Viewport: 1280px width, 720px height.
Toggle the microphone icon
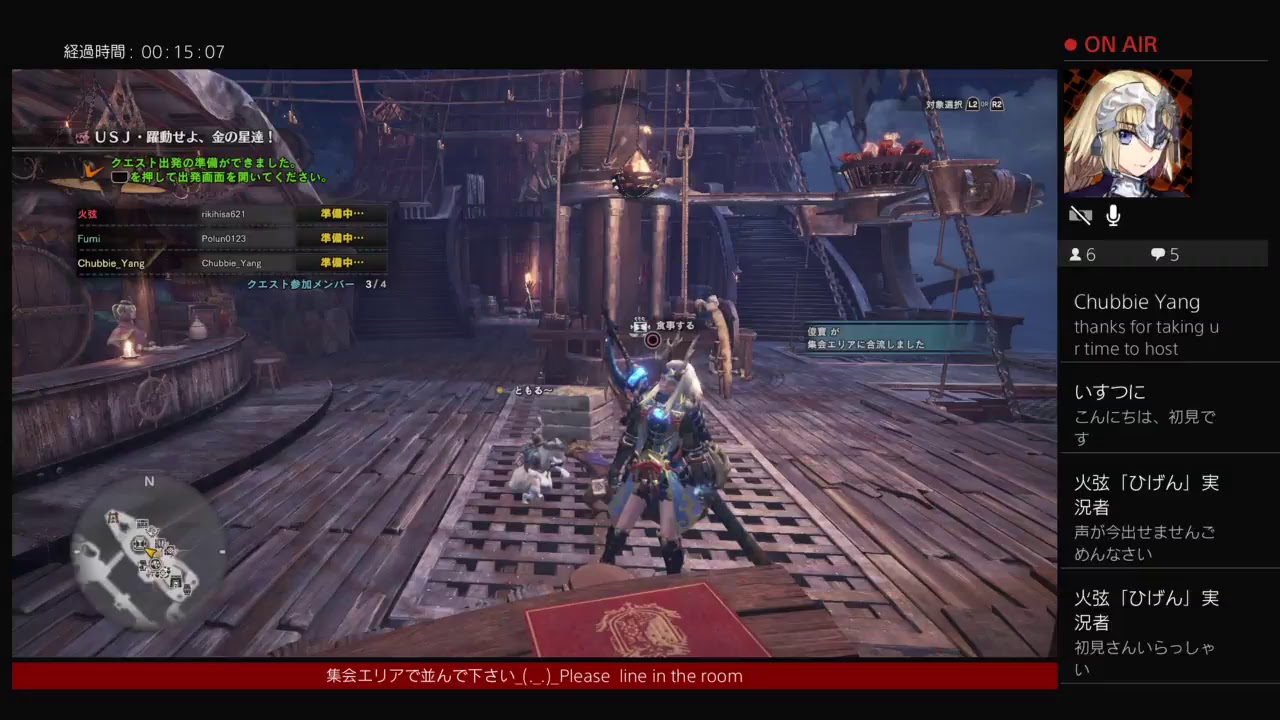pos(1113,215)
